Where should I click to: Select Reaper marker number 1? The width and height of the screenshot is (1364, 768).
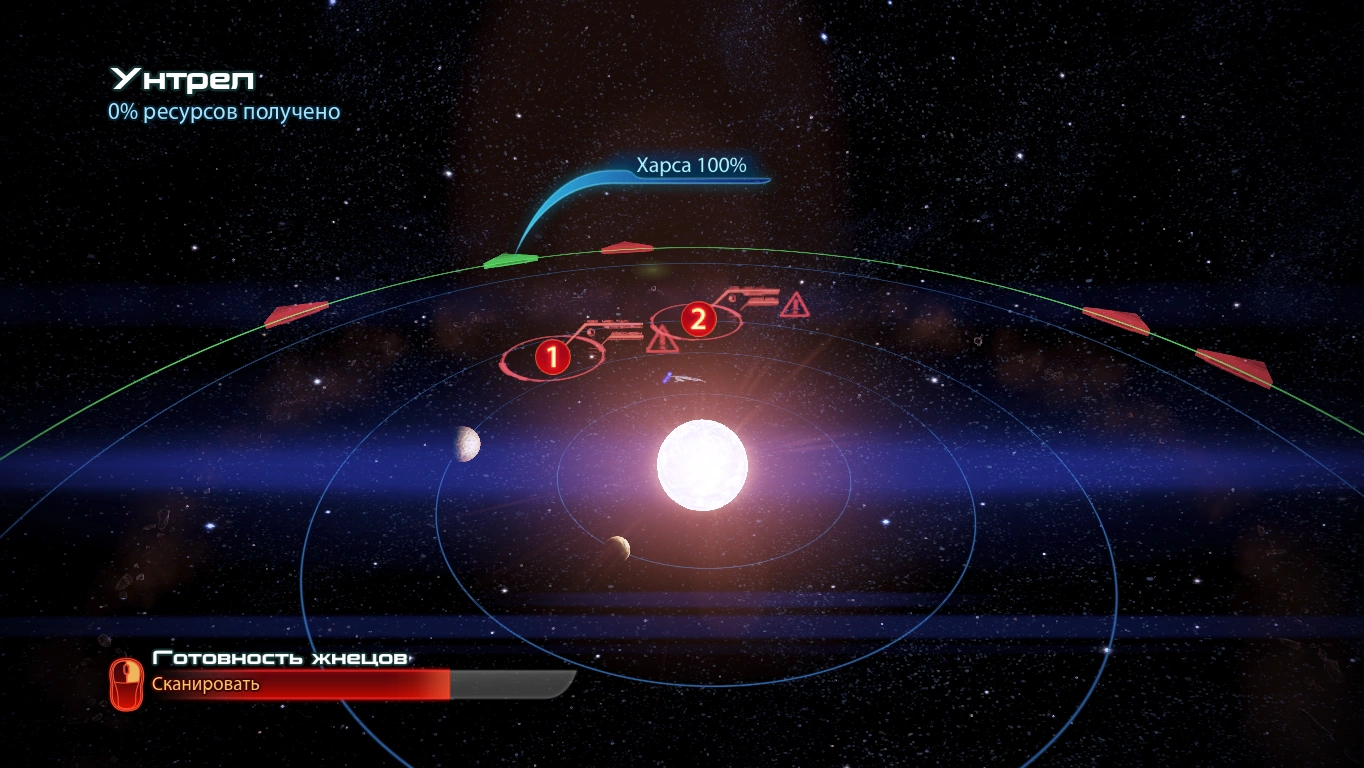(552, 355)
